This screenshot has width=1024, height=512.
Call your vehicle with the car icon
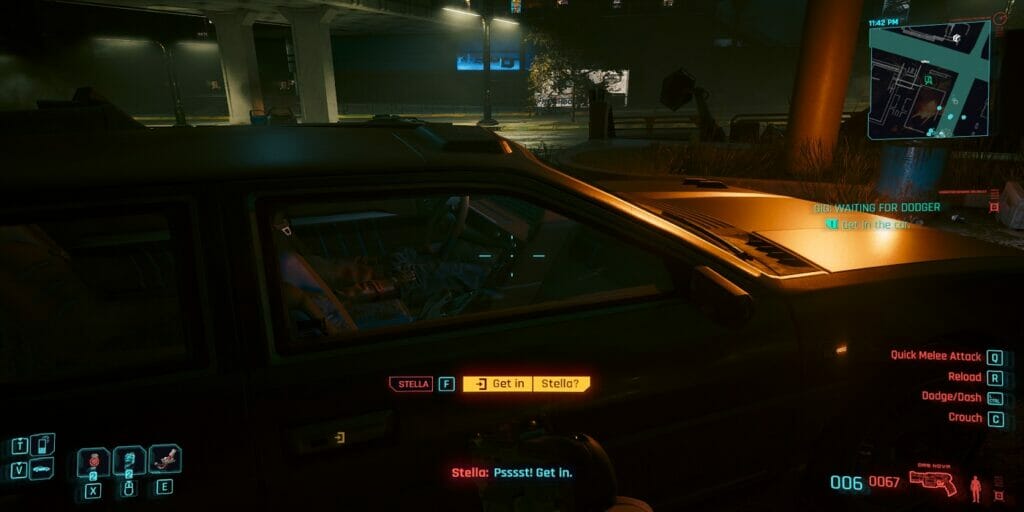[42, 469]
